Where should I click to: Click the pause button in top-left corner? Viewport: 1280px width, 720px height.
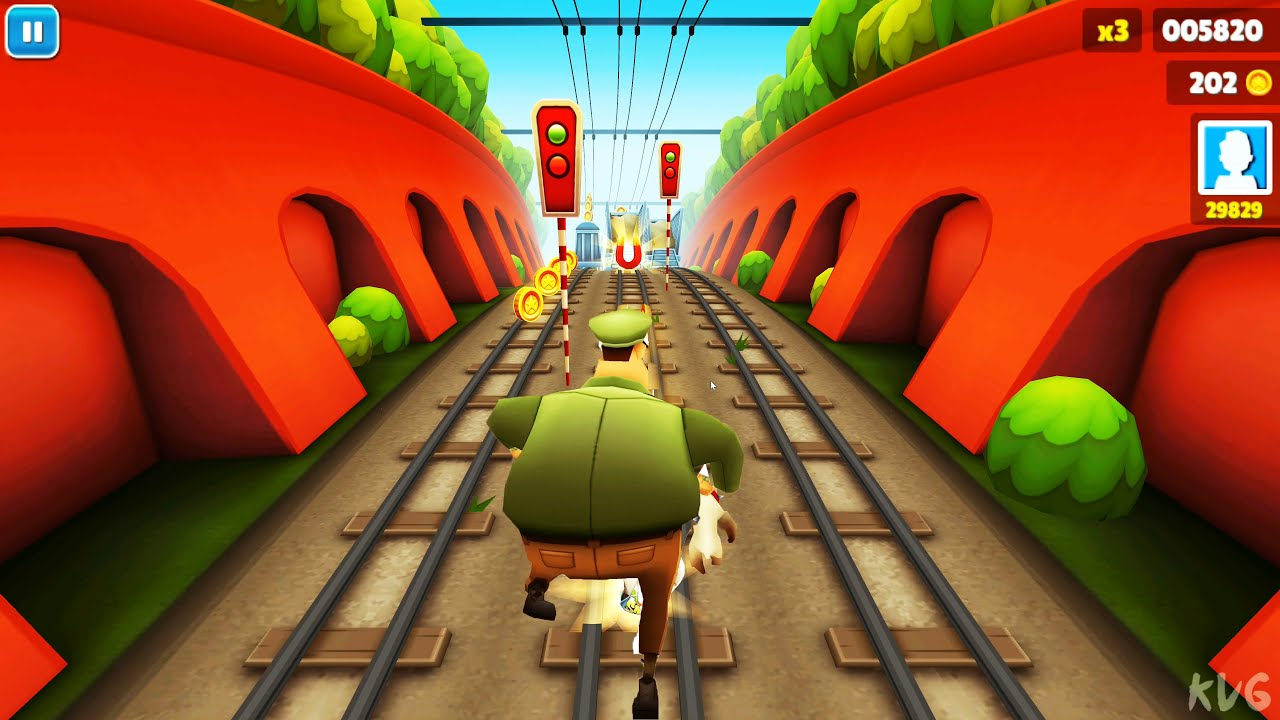(33, 31)
